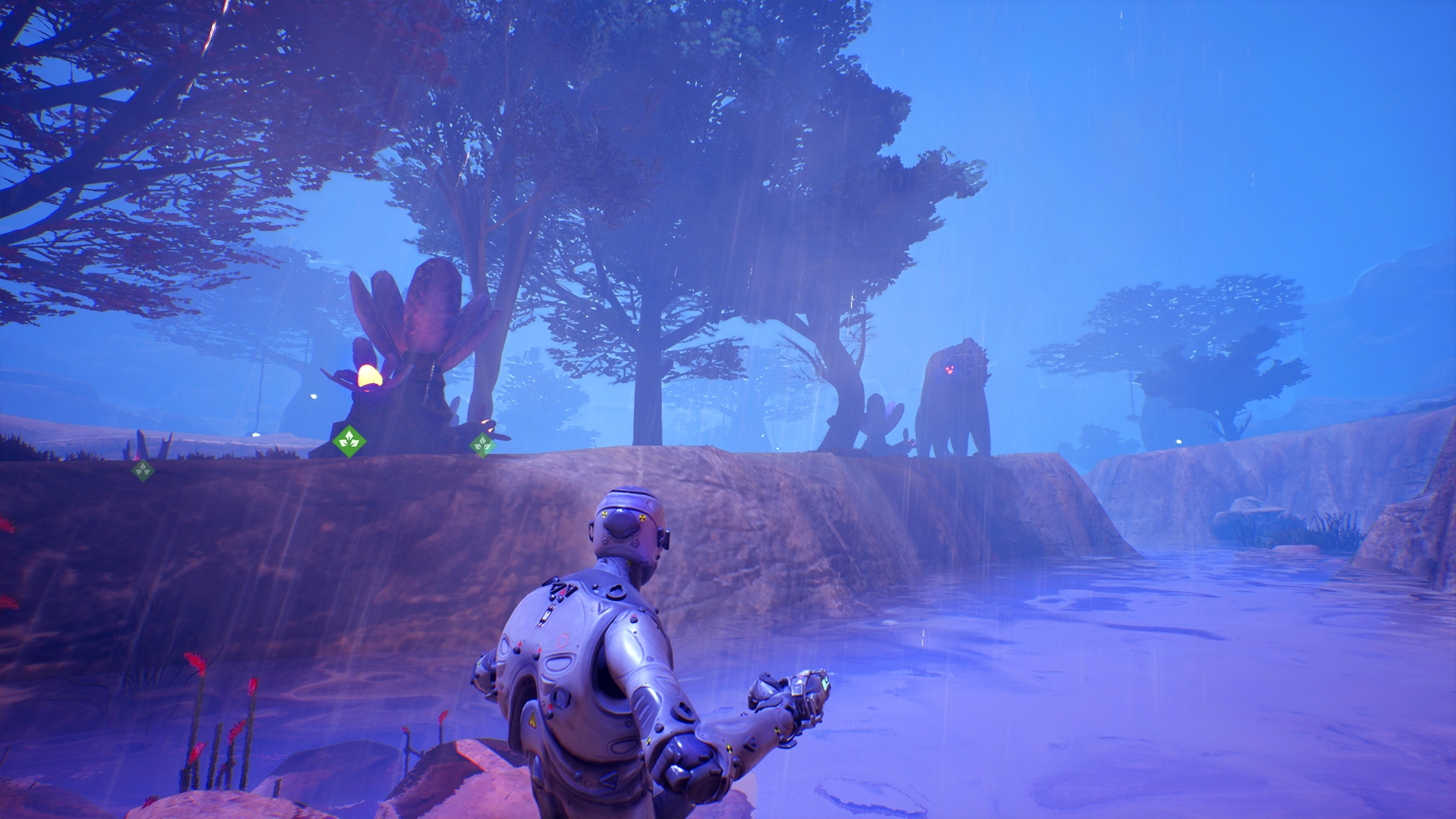
Task: Click the yellow warning decal on the robot's back
Action: (x=532, y=719)
